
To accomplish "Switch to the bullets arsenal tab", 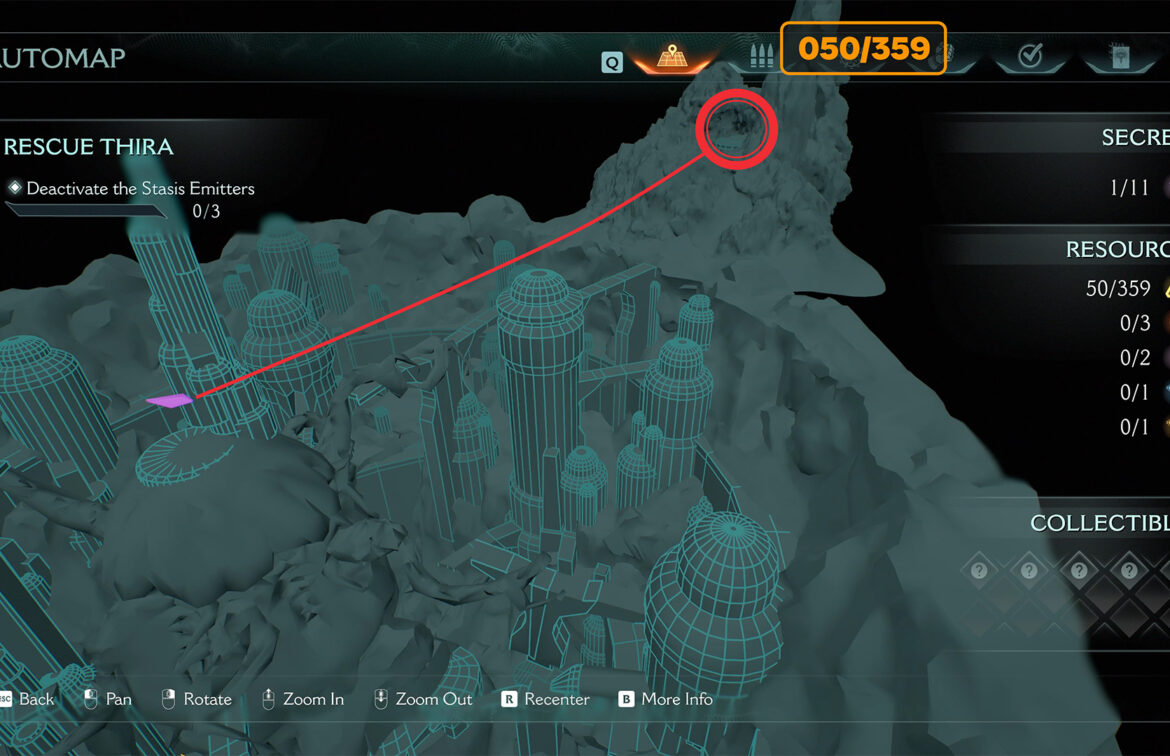I will [x=760, y=56].
